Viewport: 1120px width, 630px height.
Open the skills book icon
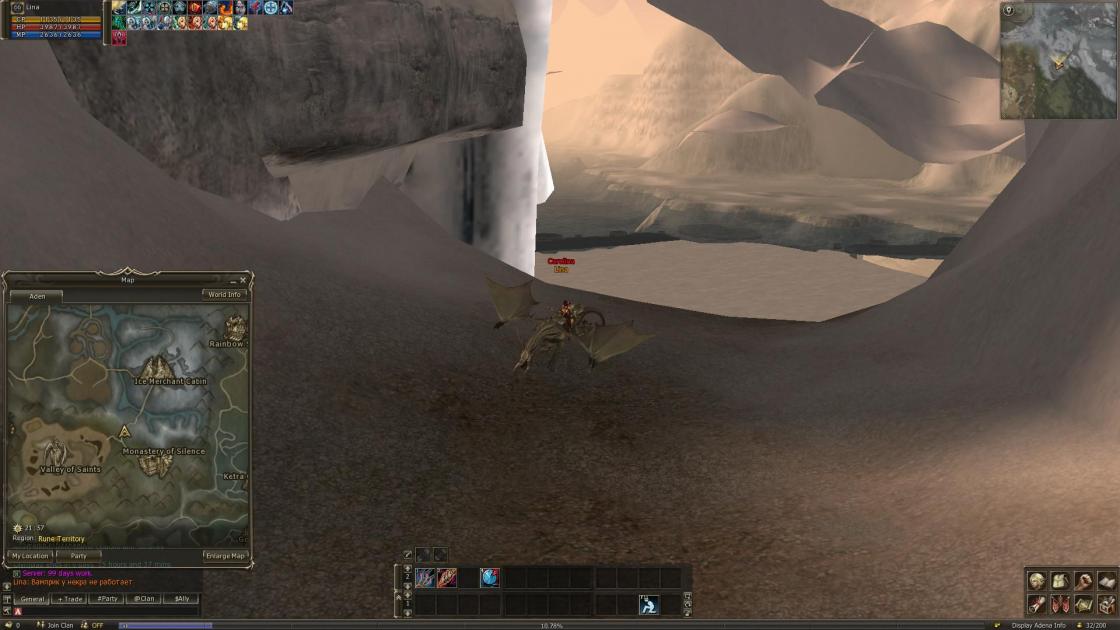[1106, 581]
